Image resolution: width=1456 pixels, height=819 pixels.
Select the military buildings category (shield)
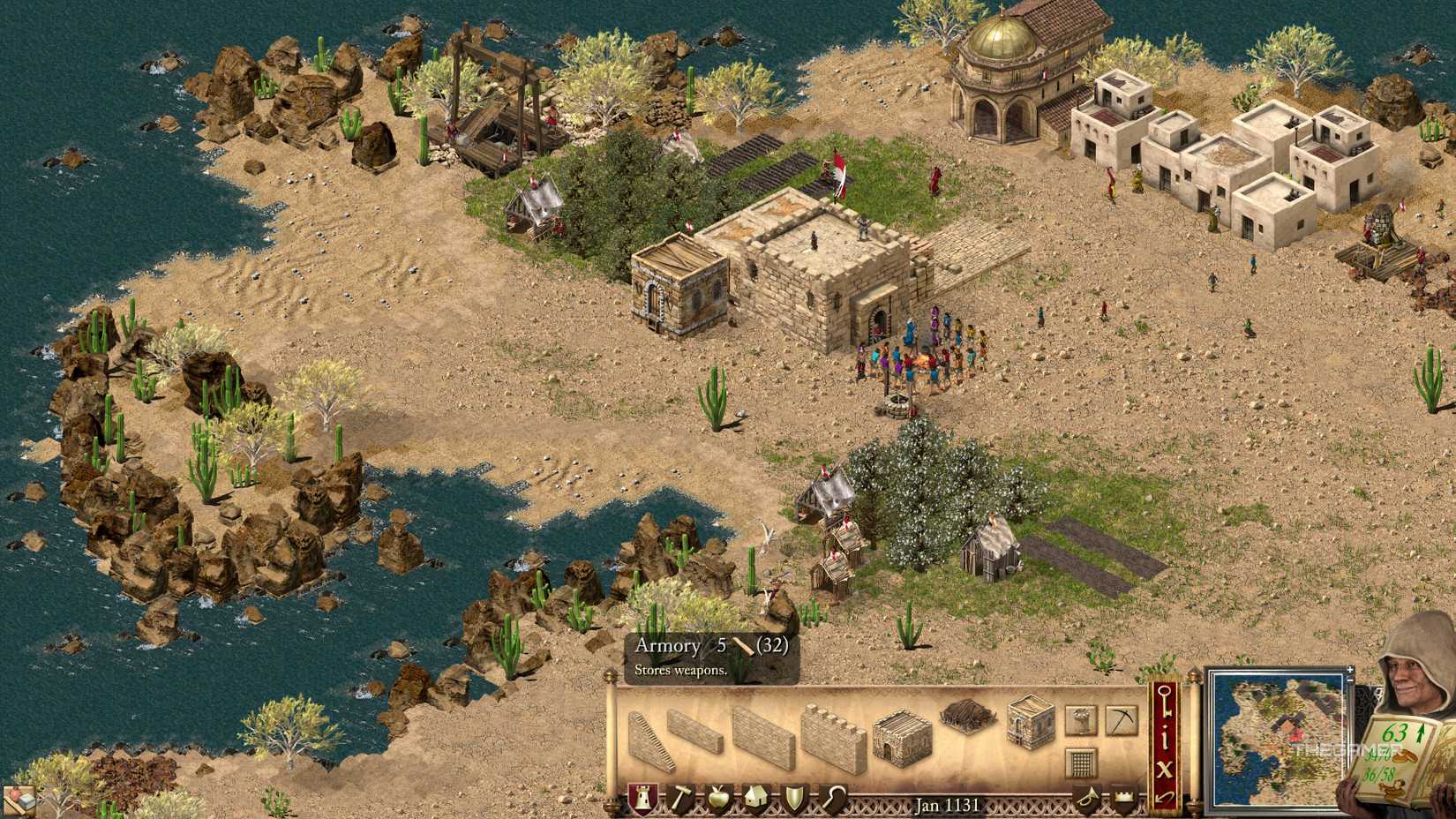click(x=795, y=796)
